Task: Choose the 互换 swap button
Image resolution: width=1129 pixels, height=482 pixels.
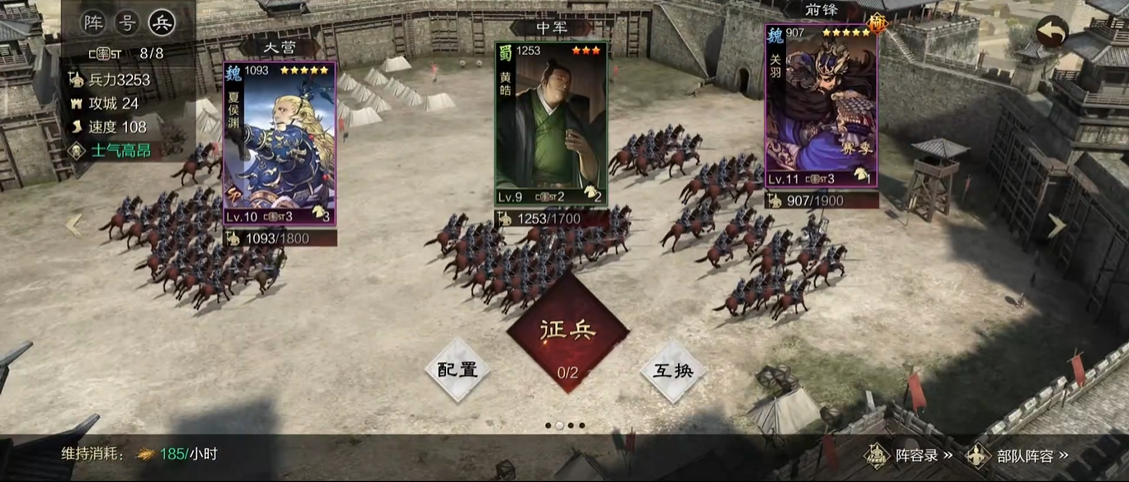Action: (673, 369)
